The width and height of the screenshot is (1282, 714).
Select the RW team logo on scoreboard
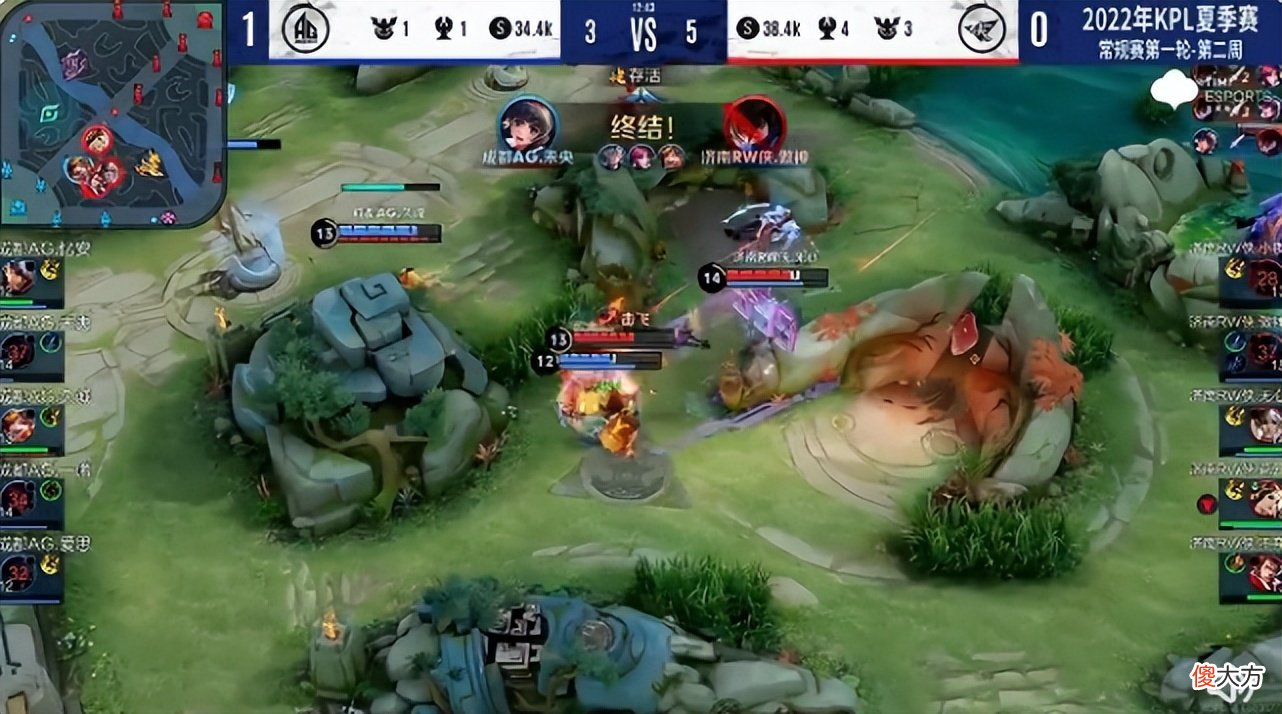point(981,30)
